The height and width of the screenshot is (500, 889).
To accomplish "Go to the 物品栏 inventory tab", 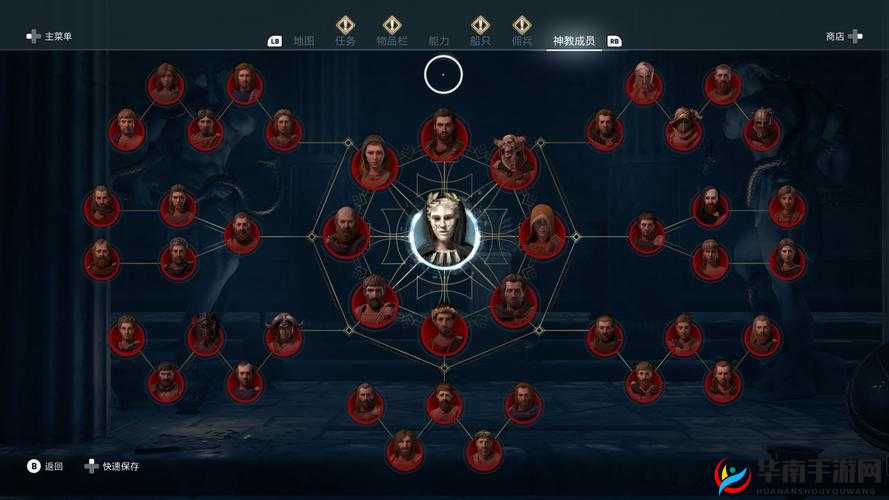I will tap(392, 40).
